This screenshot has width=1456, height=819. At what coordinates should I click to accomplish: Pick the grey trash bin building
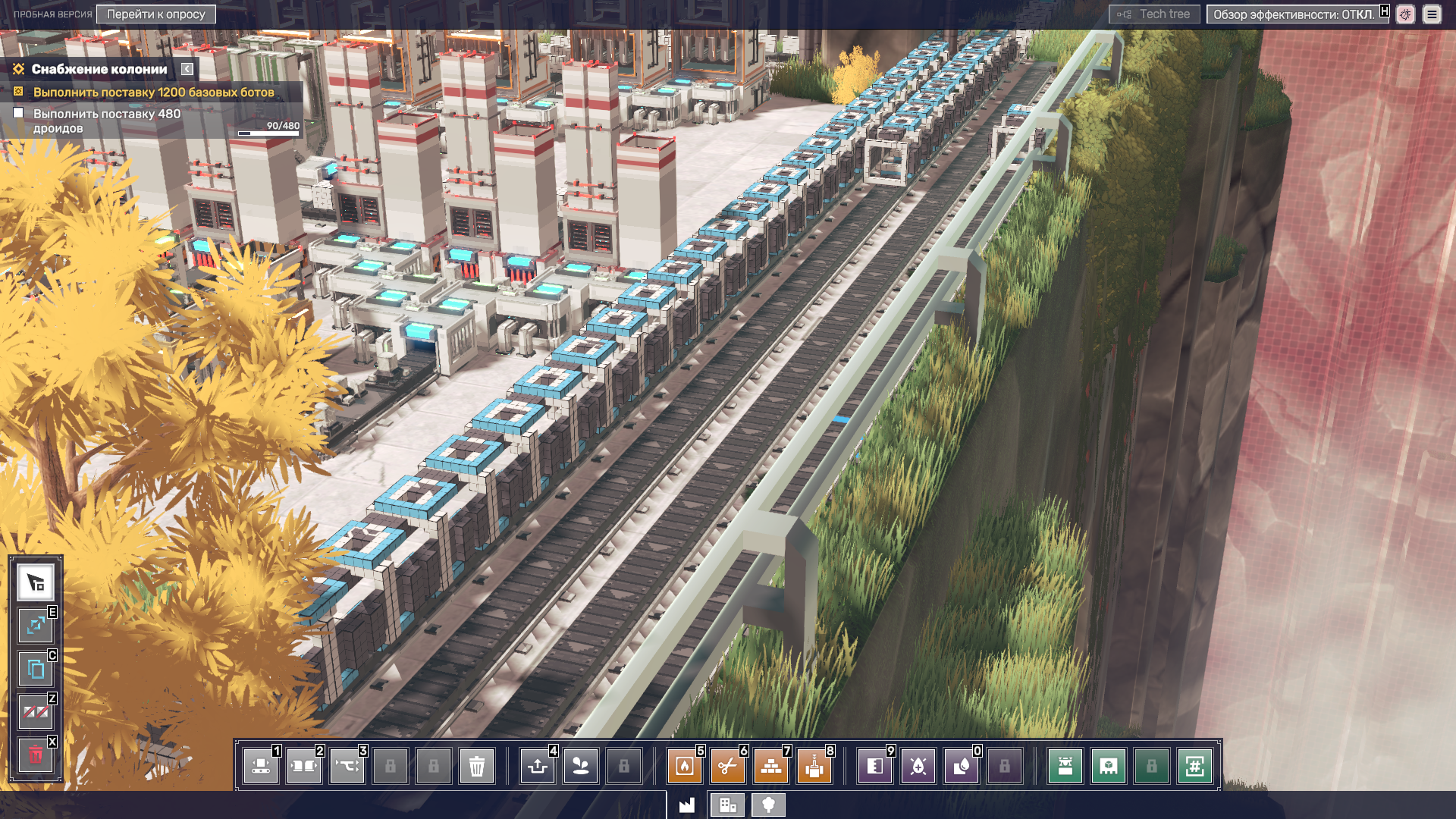point(477,766)
